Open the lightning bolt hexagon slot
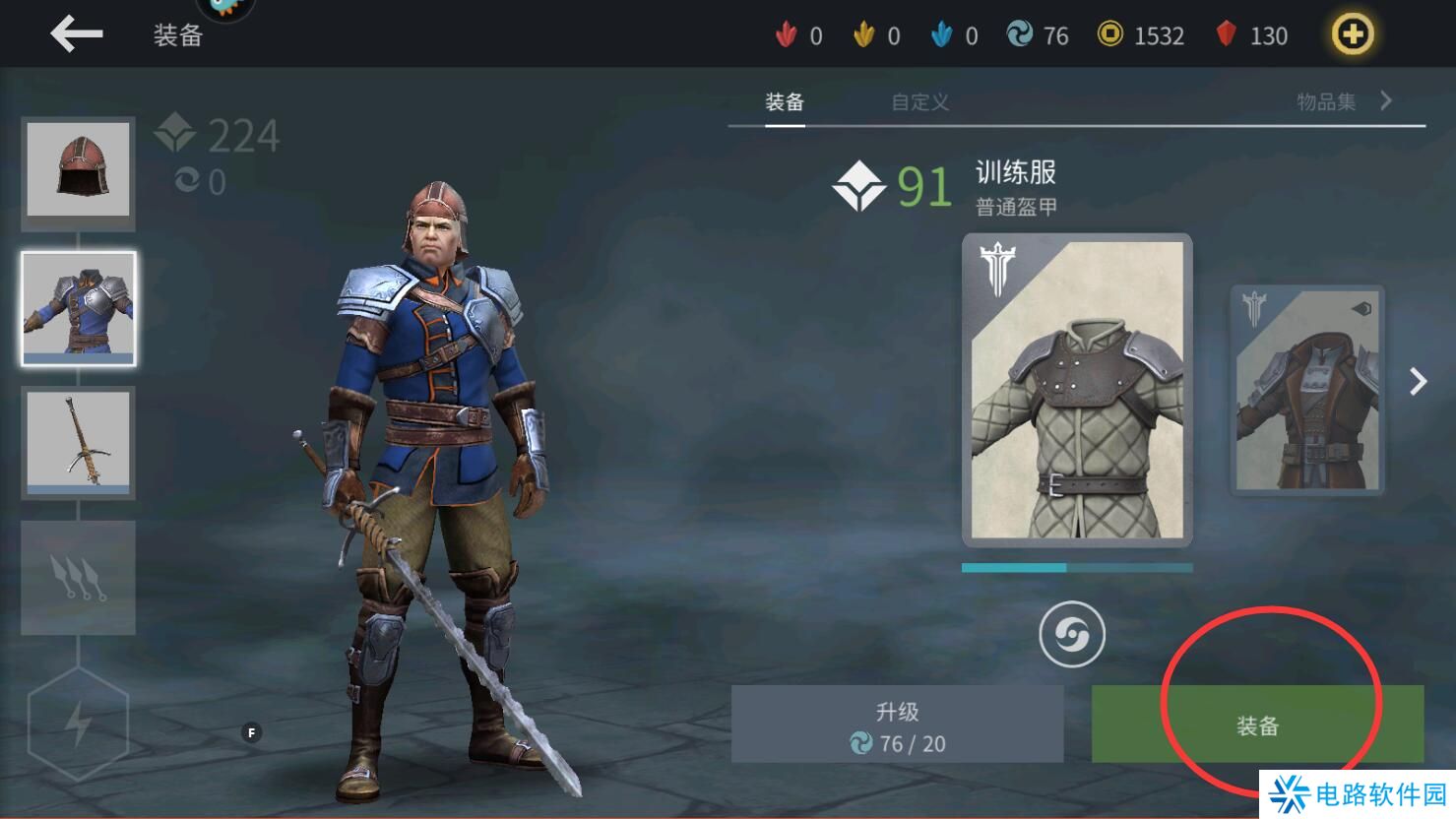 79,724
